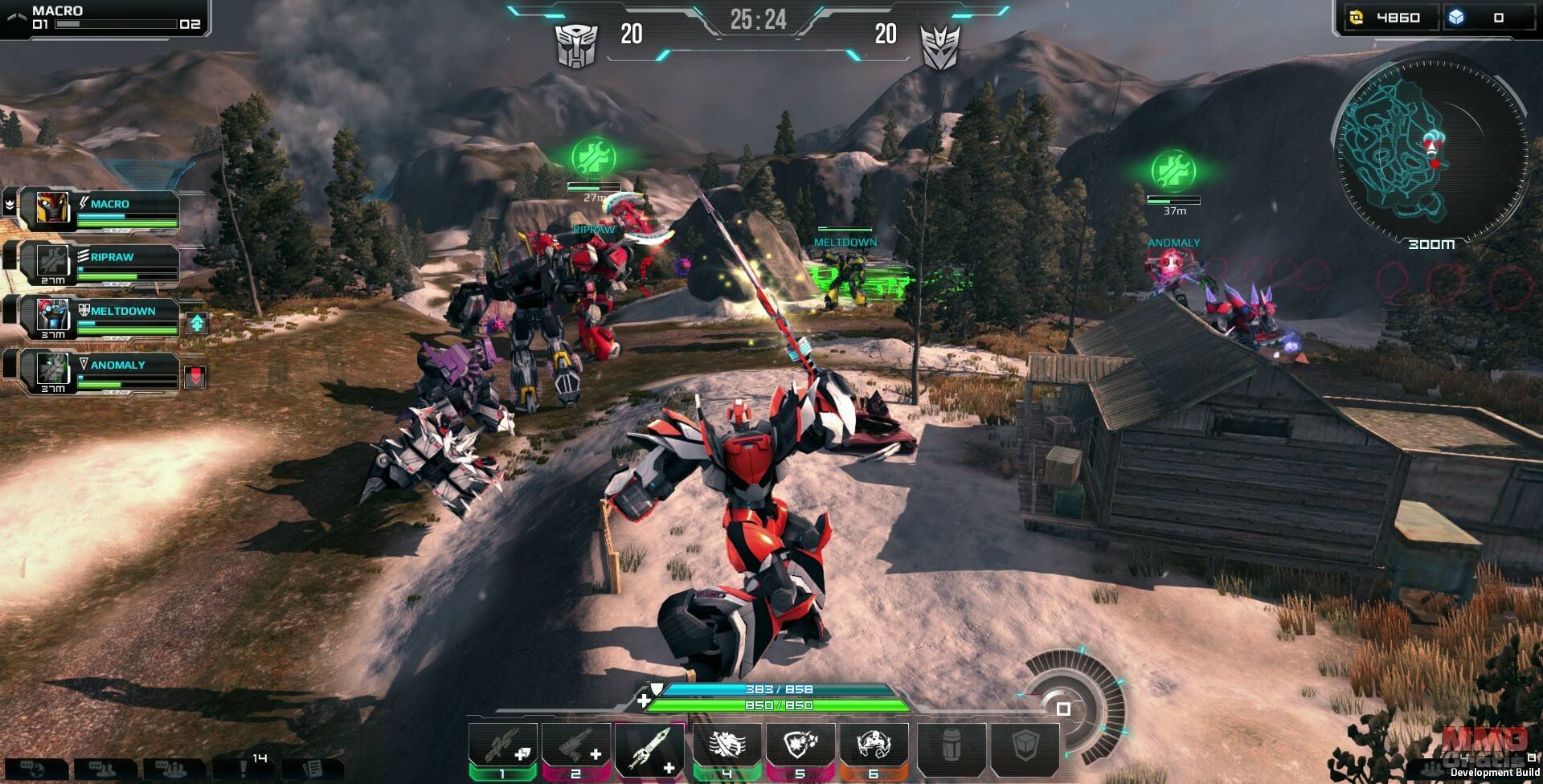Click the shielded cube item slot
This screenshot has width=1543, height=784.
pyautogui.click(x=1025, y=747)
